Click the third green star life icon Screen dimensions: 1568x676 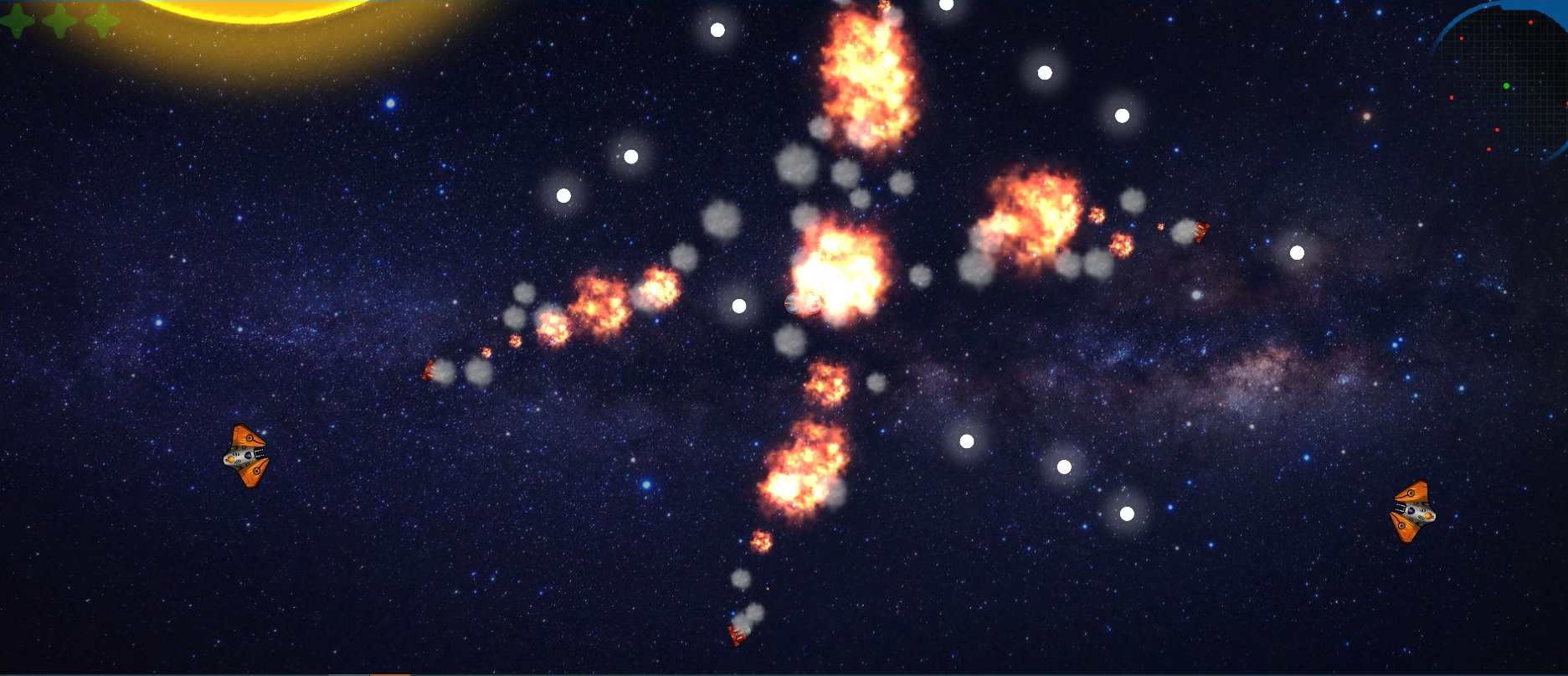(102, 21)
